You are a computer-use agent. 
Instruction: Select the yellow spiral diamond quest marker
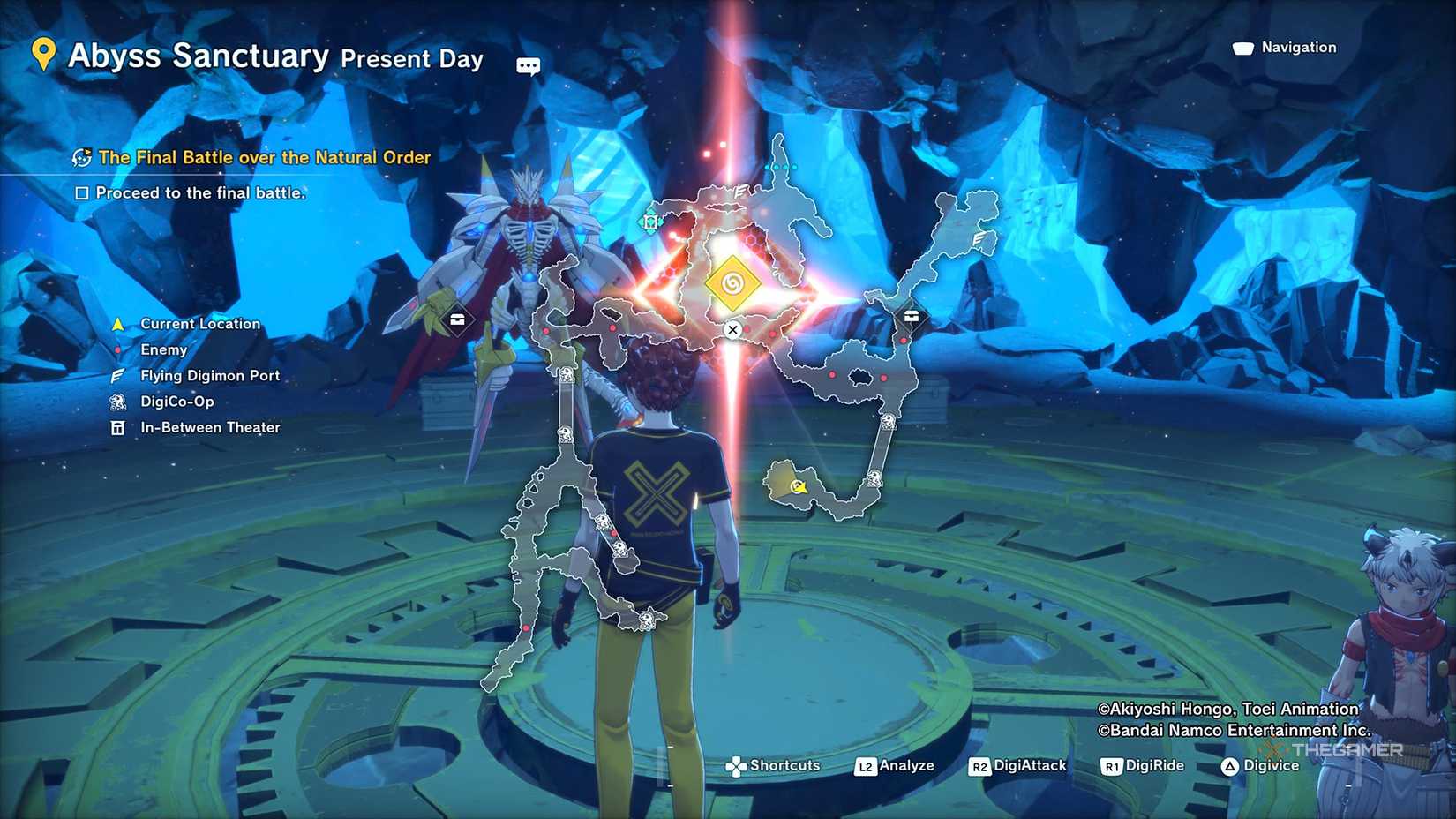[732, 283]
